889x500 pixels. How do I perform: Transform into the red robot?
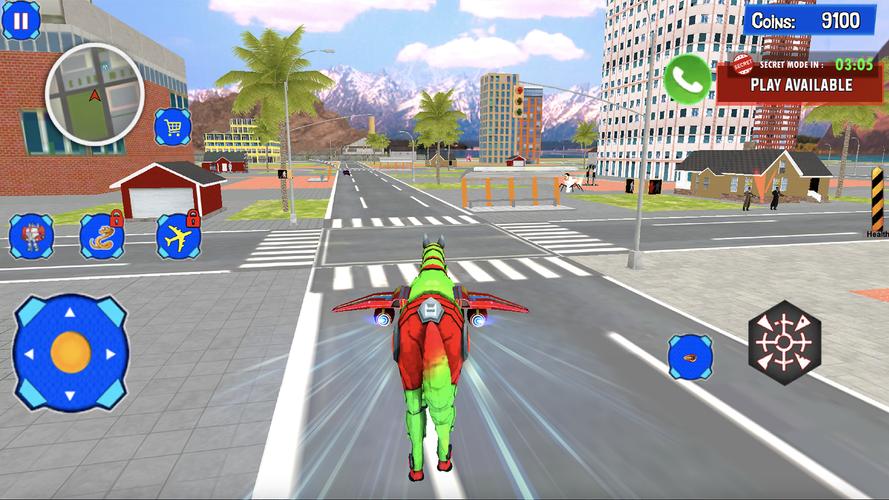[31, 236]
